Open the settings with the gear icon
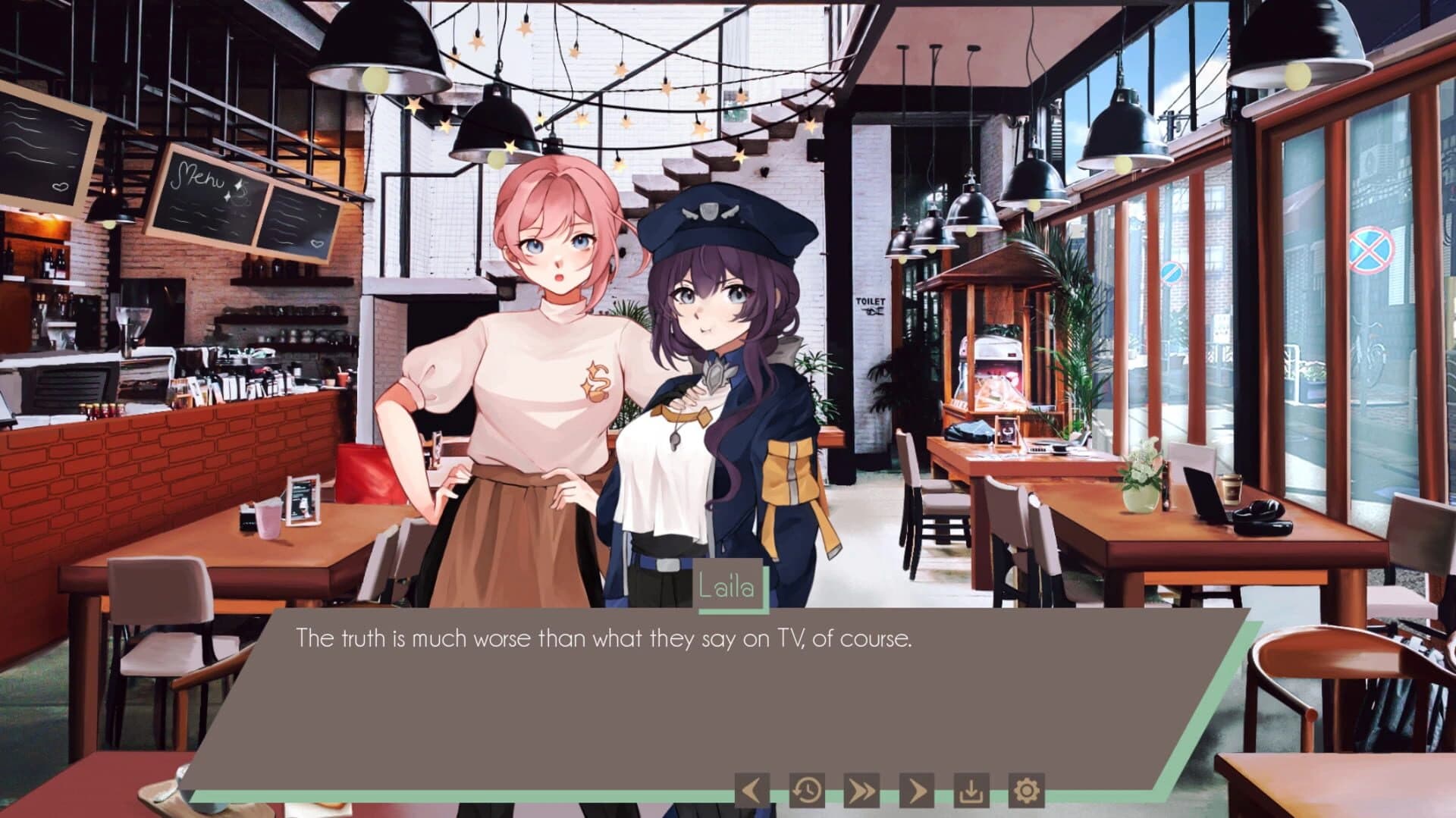Viewport: 1456px width, 818px height. coord(1028,790)
